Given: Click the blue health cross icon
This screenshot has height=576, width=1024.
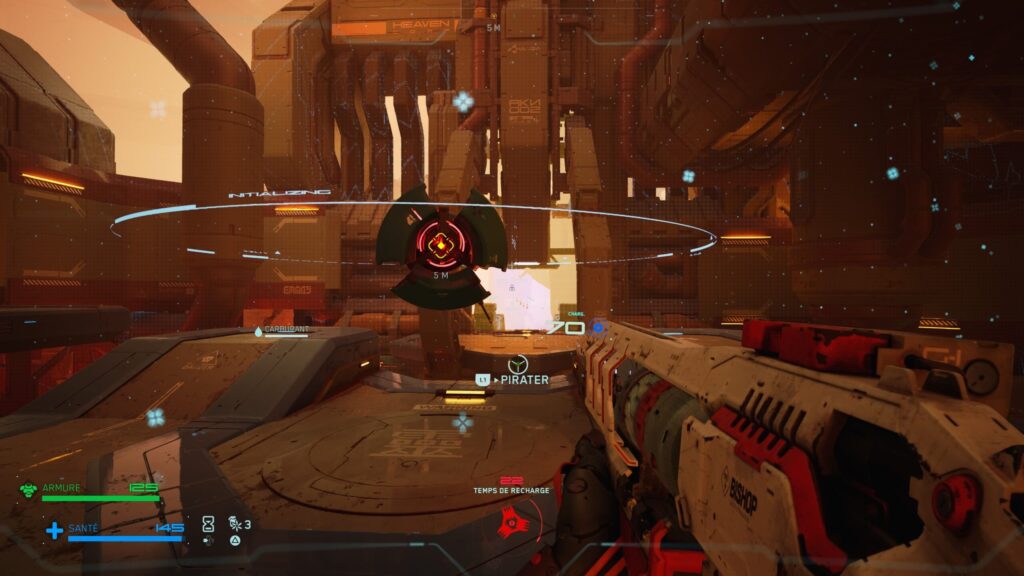Looking at the screenshot, I should click(54, 530).
